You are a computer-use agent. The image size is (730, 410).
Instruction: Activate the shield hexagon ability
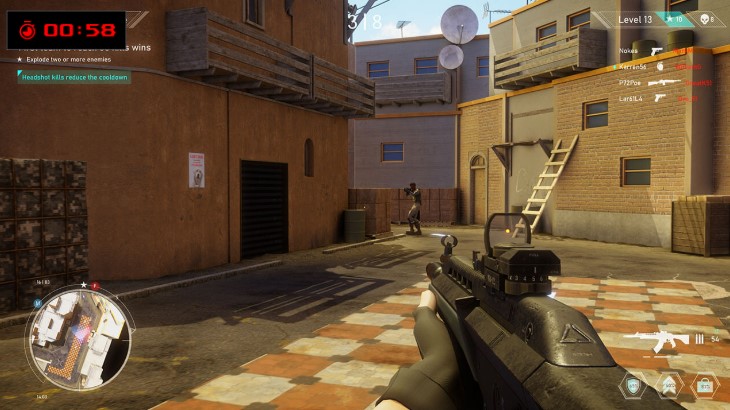(x=632, y=385)
